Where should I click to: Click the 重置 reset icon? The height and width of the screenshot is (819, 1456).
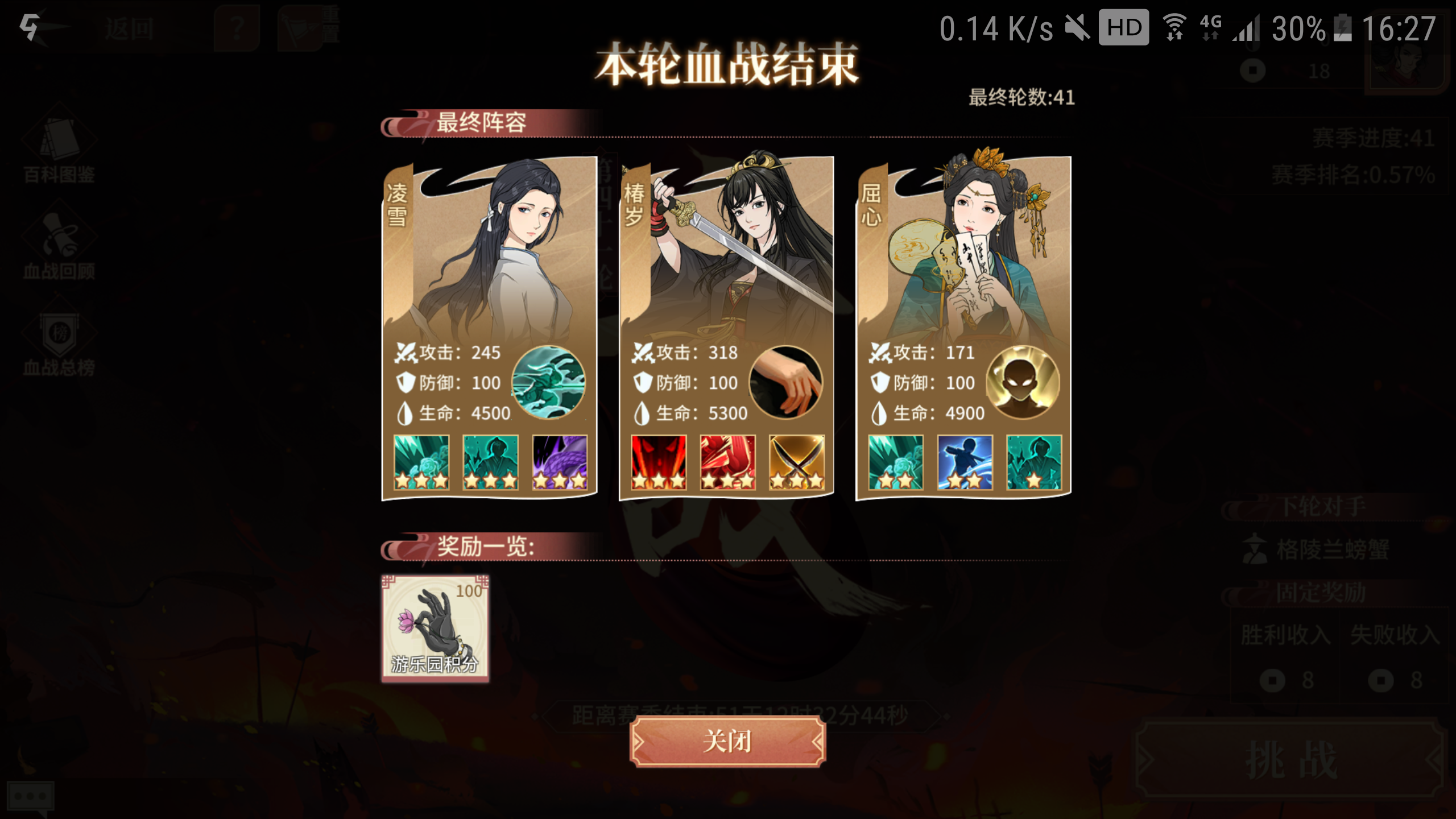coord(301,27)
